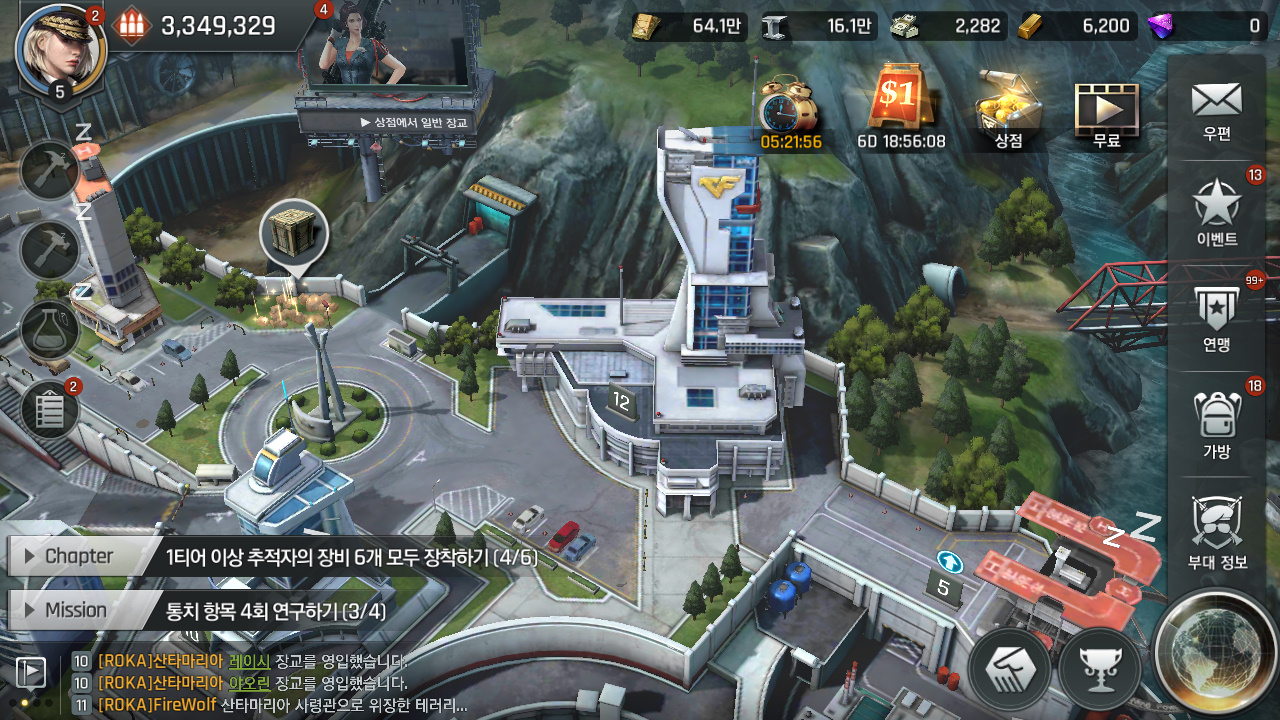Open the shop (상점) treasure chest
Viewport: 1280px width, 720px height.
(x=1008, y=110)
